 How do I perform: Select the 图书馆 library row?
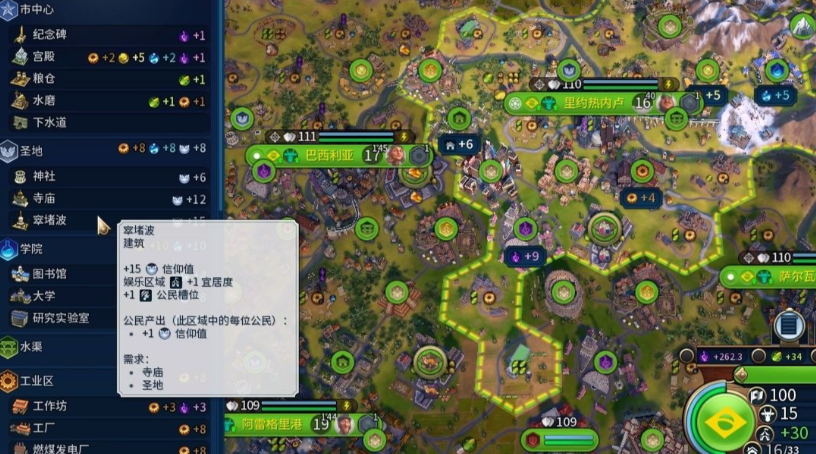click(x=60, y=274)
